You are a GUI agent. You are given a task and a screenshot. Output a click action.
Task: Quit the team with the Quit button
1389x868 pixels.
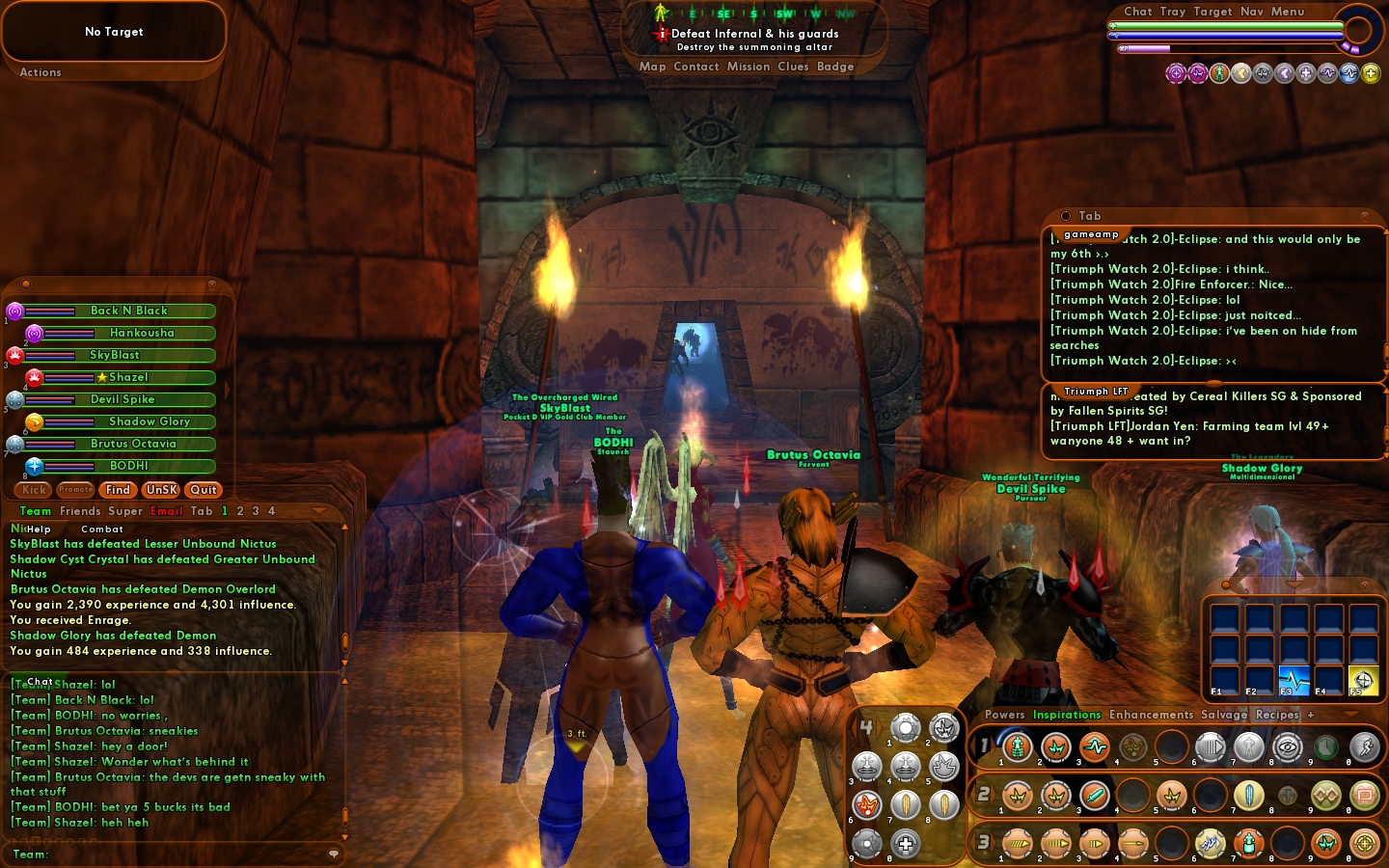tap(204, 490)
